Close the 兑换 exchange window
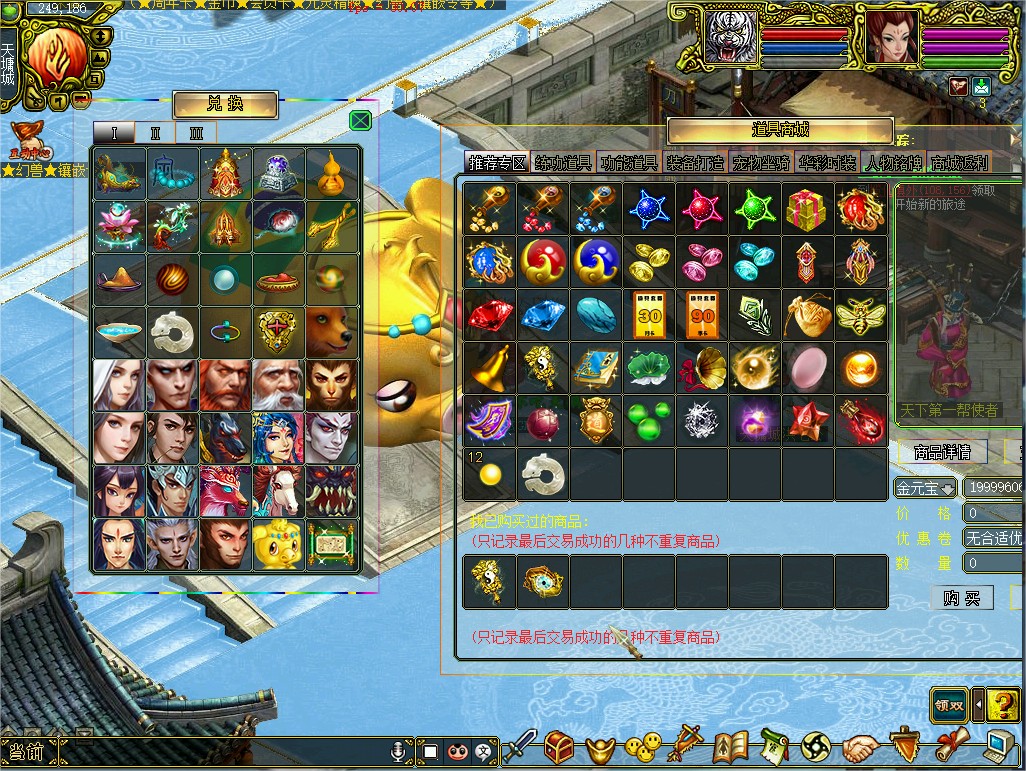 [361, 121]
